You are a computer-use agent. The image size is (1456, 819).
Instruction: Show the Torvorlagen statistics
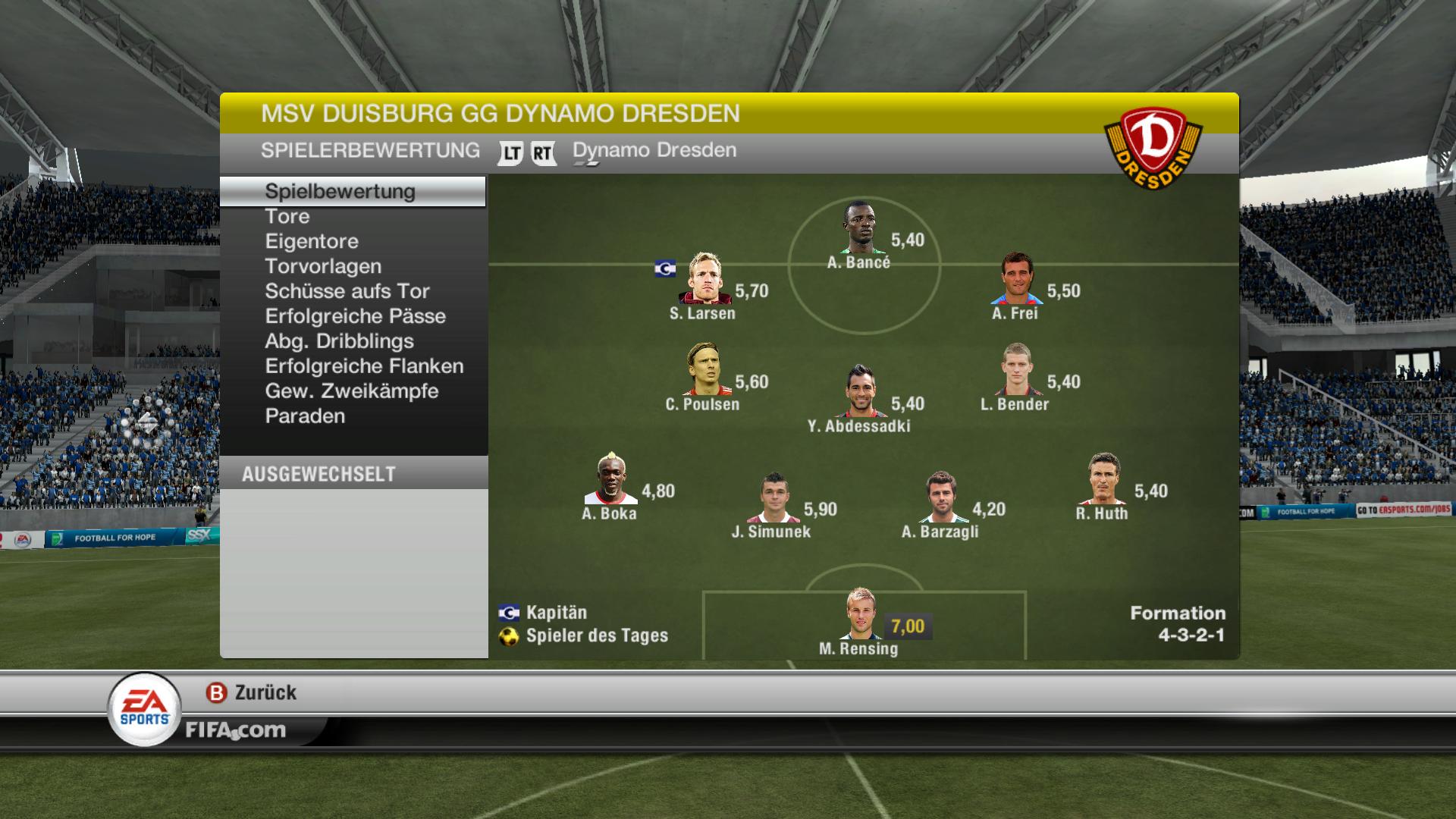(323, 266)
